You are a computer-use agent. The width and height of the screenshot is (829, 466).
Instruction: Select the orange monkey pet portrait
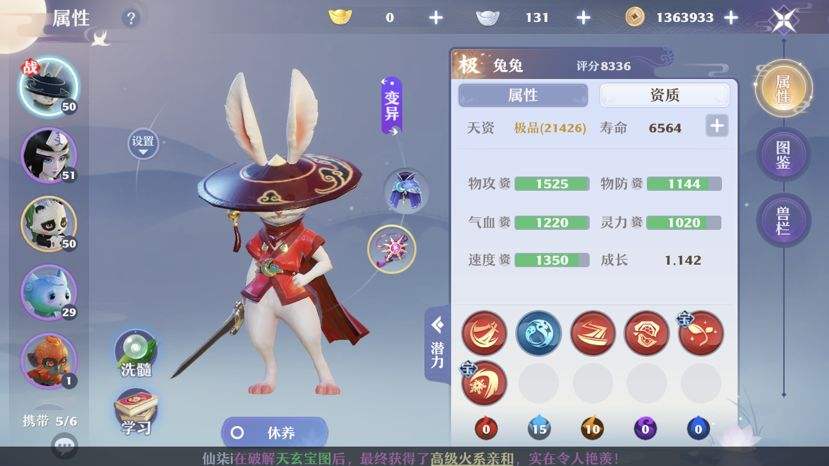[49, 357]
